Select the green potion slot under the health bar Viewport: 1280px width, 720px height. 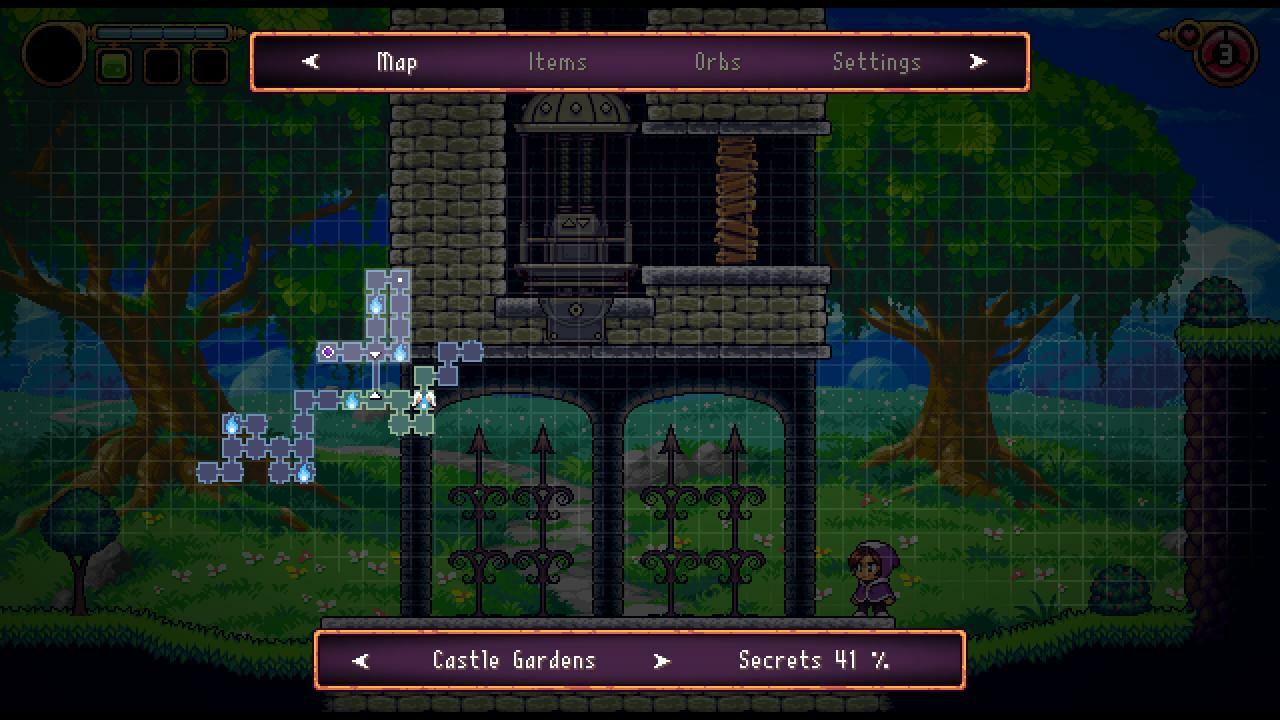(x=114, y=66)
